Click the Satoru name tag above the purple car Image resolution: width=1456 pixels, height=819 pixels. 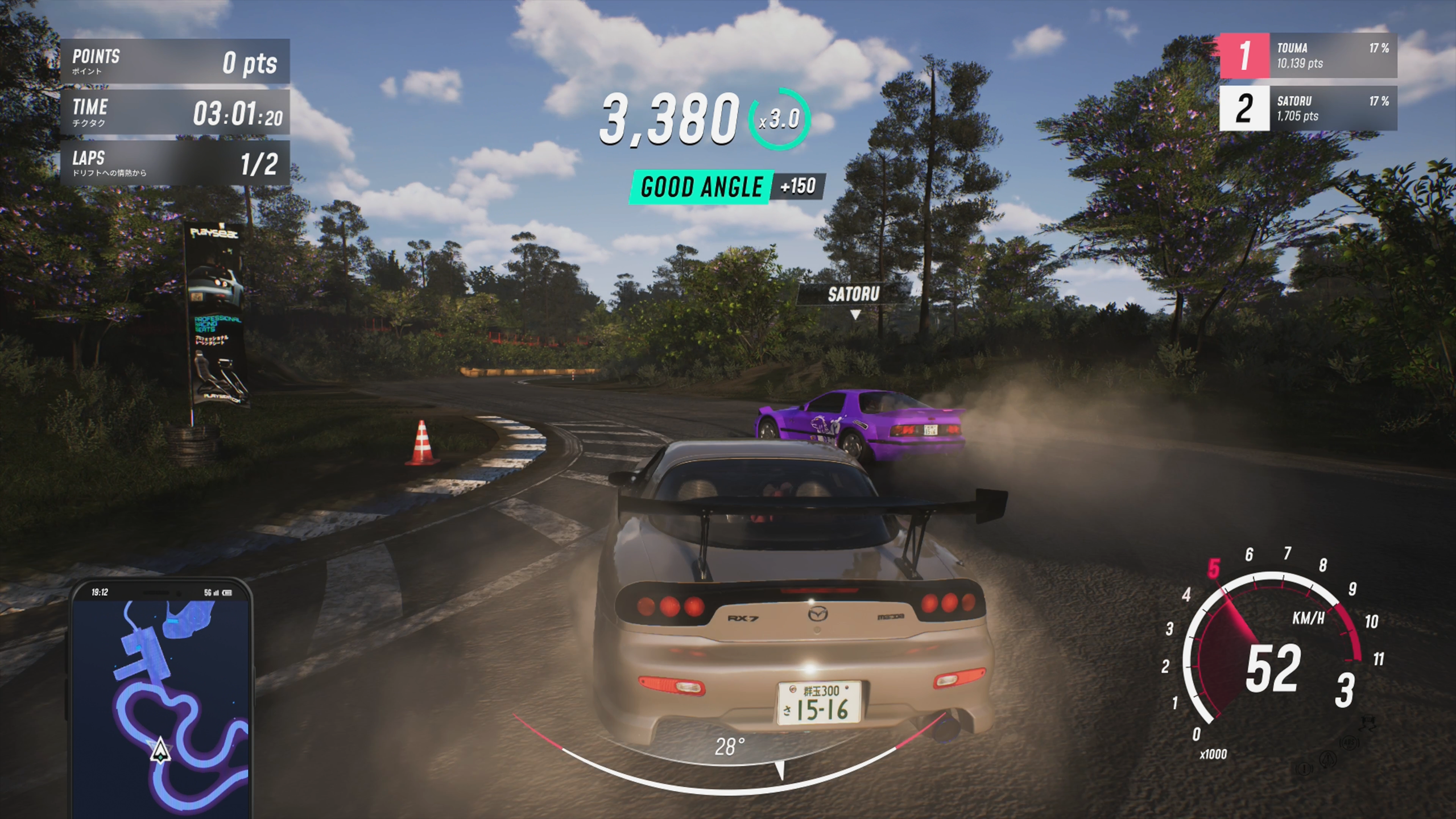[x=853, y=294]
